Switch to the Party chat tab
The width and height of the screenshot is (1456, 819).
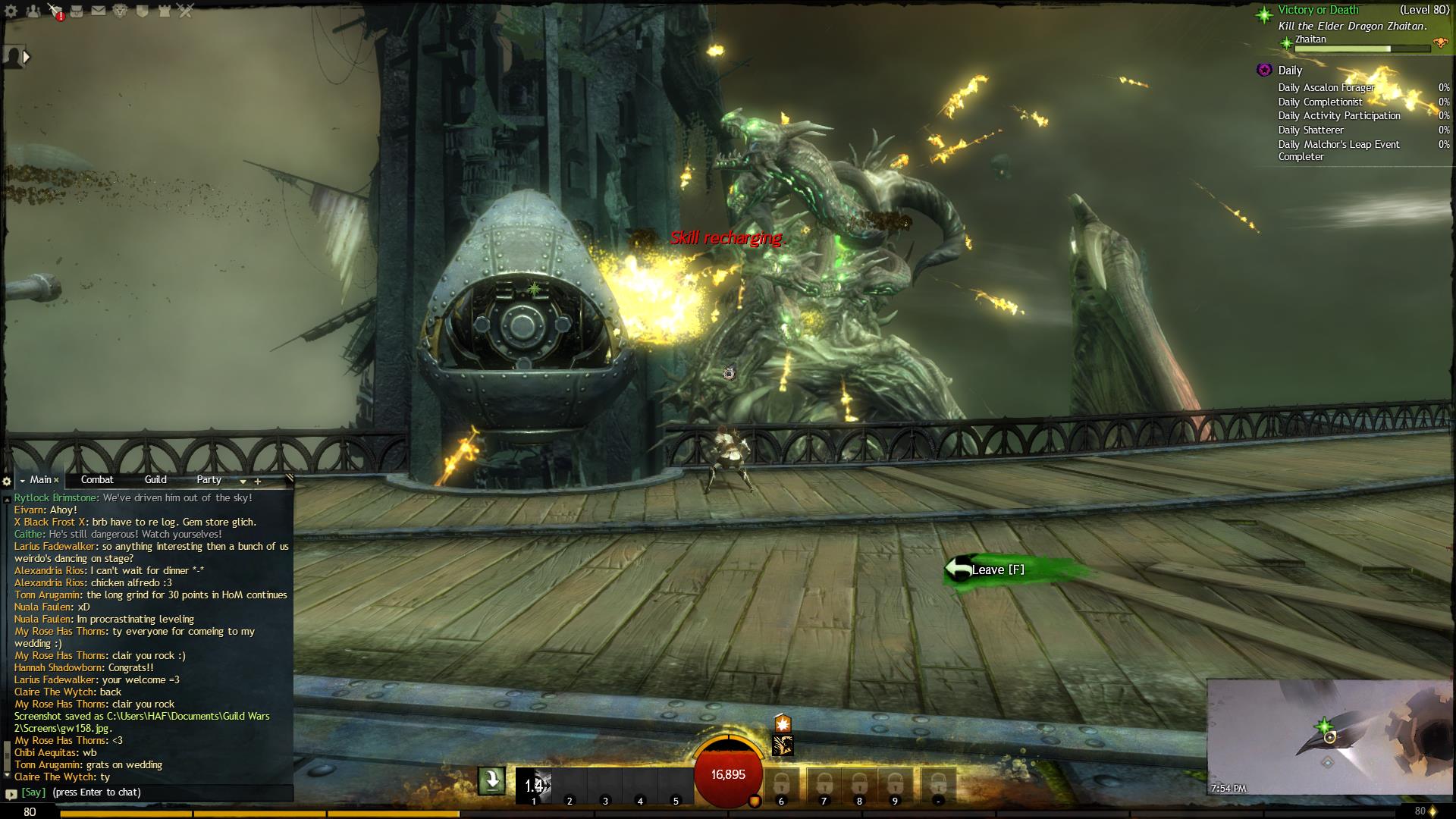(209, 480)
